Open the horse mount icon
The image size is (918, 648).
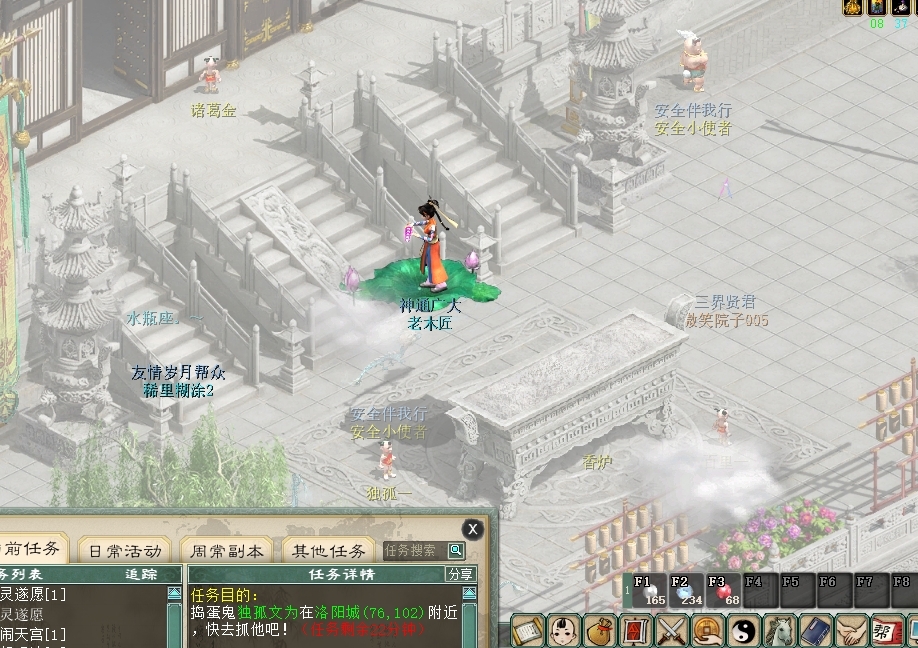pyautogui.click(x=780, y=631)
